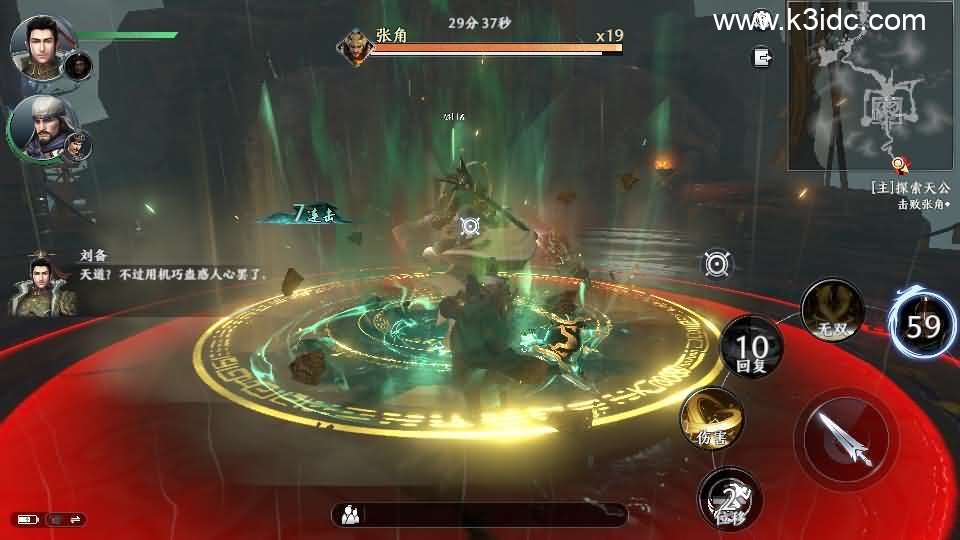This screenshot has height=540, width=960.
Task: Click the icon above the exit button
Action: [x=763, y=19]
